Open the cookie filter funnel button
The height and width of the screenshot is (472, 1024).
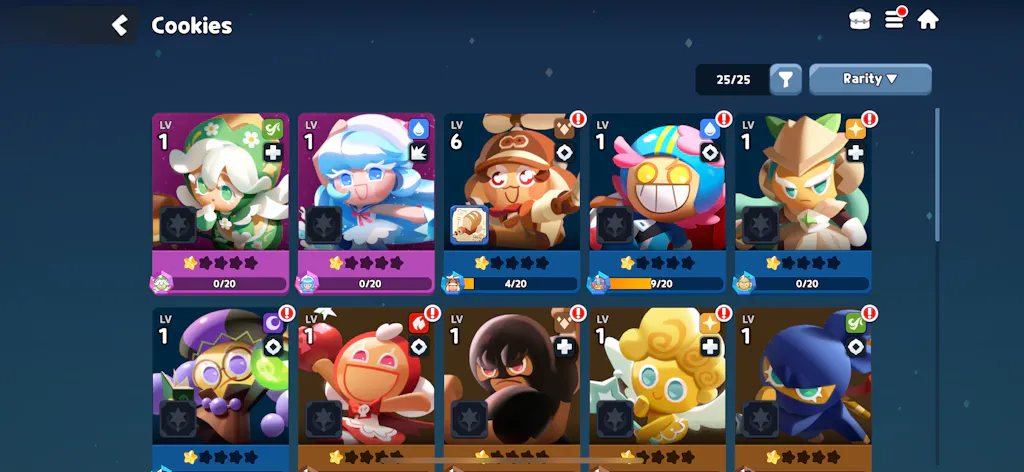(786, 79)
